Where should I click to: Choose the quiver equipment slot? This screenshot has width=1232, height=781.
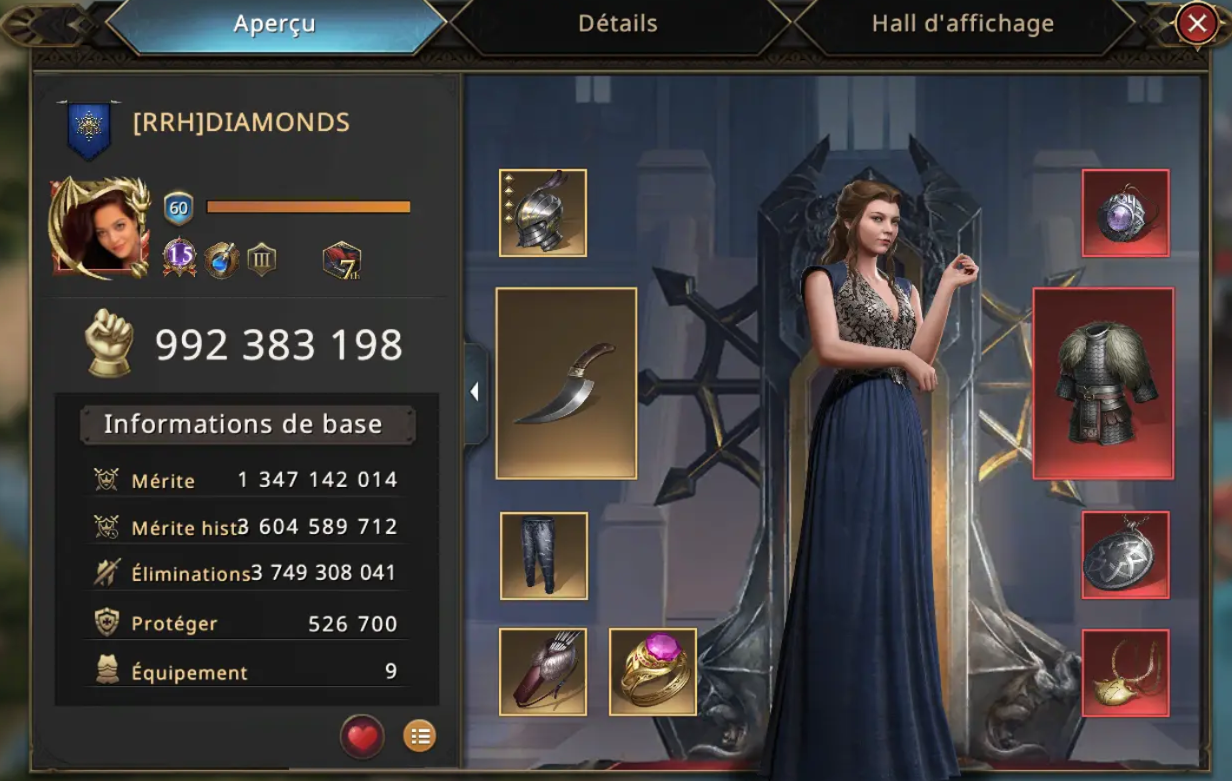(x=543, y=672)
